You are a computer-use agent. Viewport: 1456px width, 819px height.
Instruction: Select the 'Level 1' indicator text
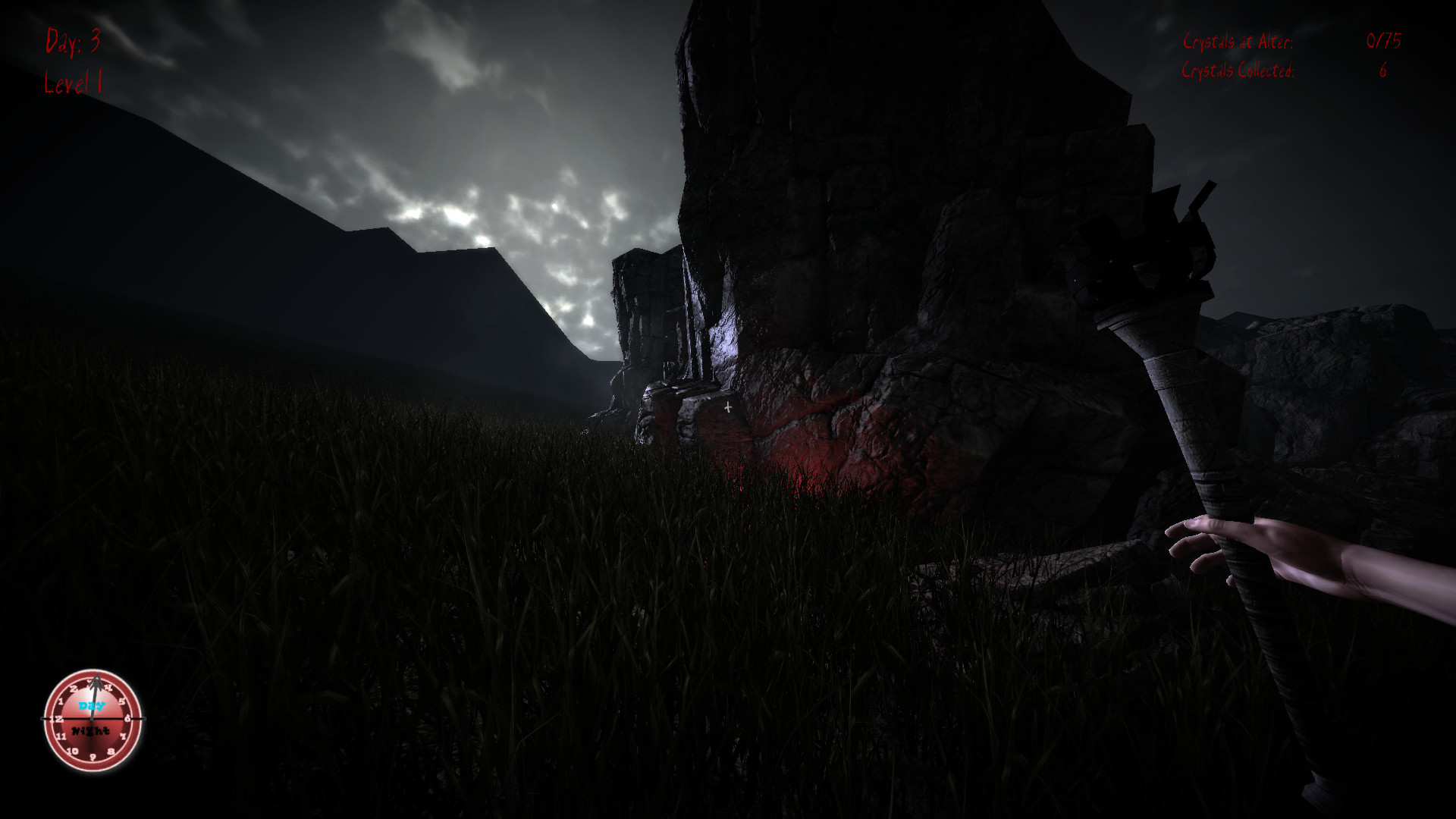tap(75, 83)
